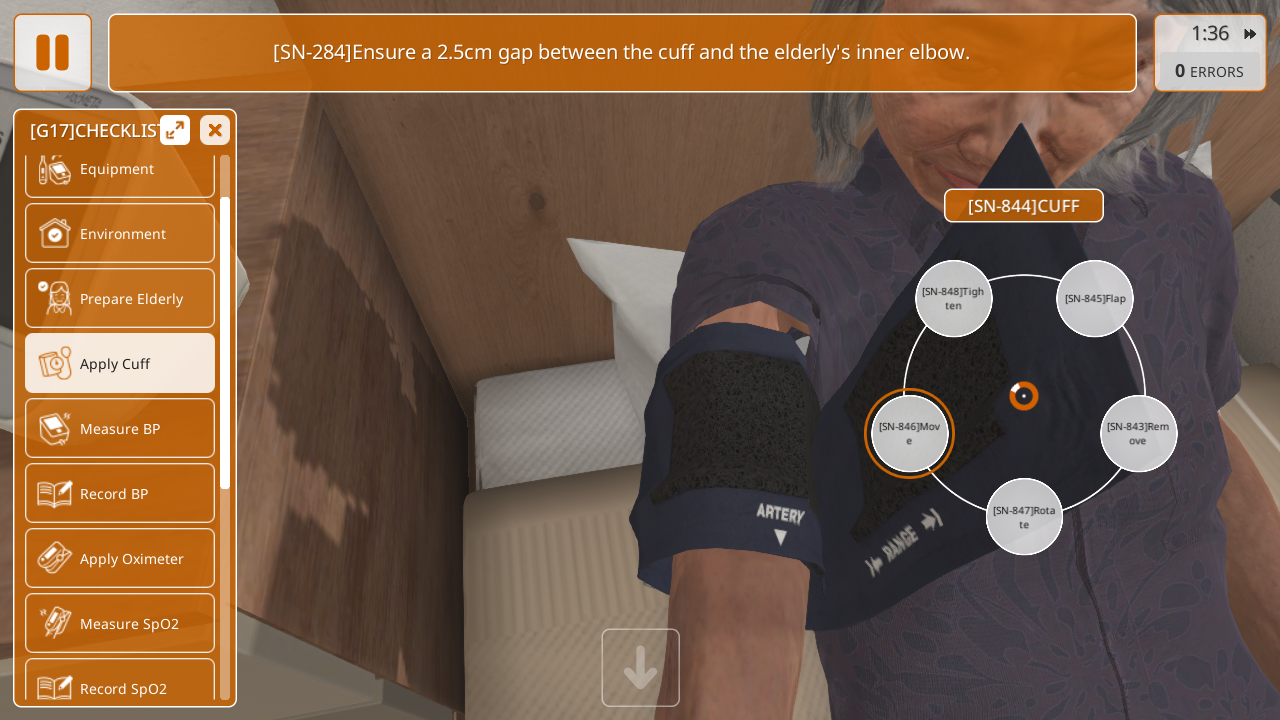Select the Flap cuff action
This screenshot has width=1280, height=720.
[x=1095, y=299]
